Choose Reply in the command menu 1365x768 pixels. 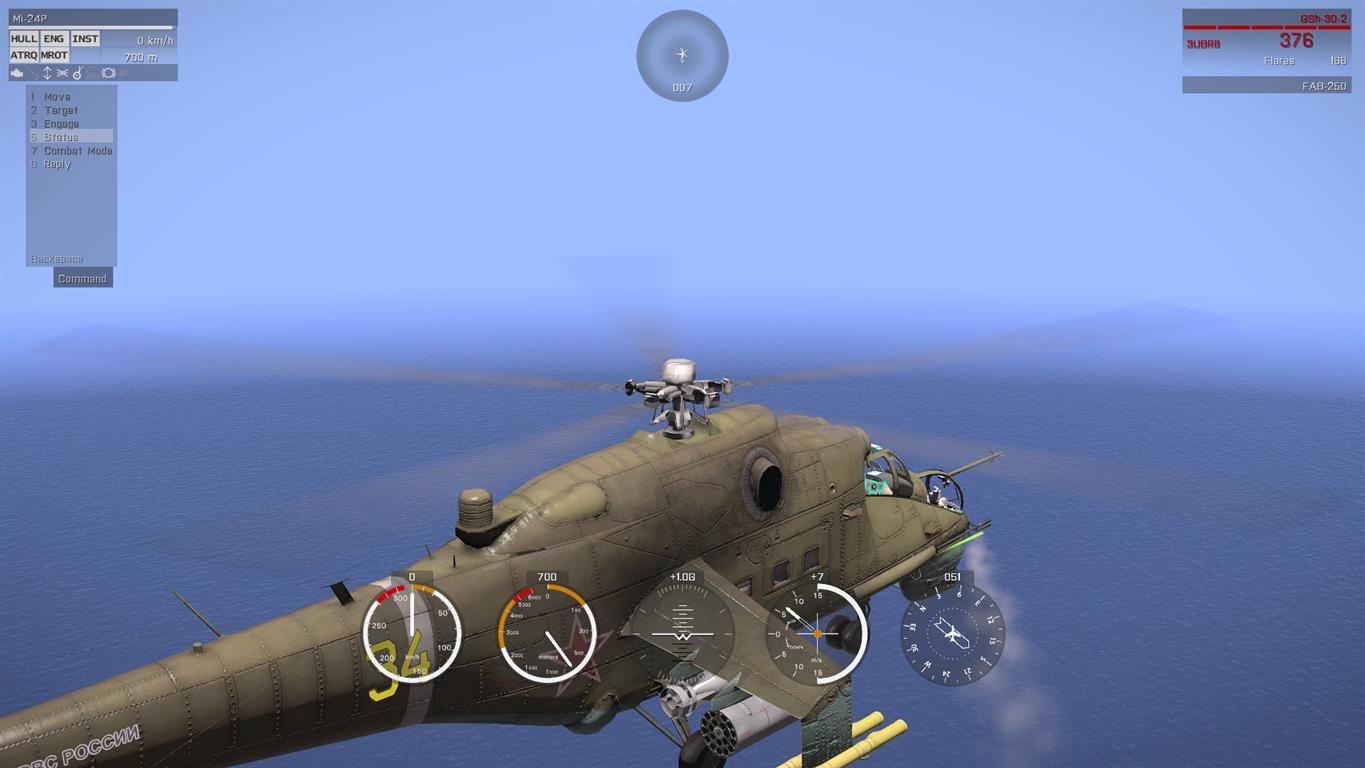pos(57,164)
